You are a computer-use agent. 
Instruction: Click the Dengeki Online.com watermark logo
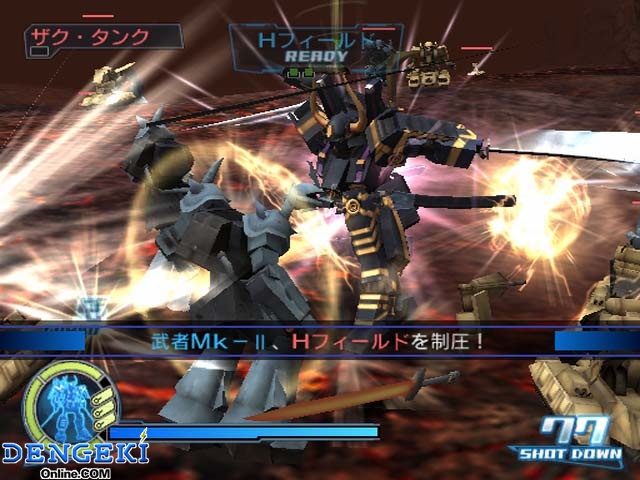(x=74, y=457)
